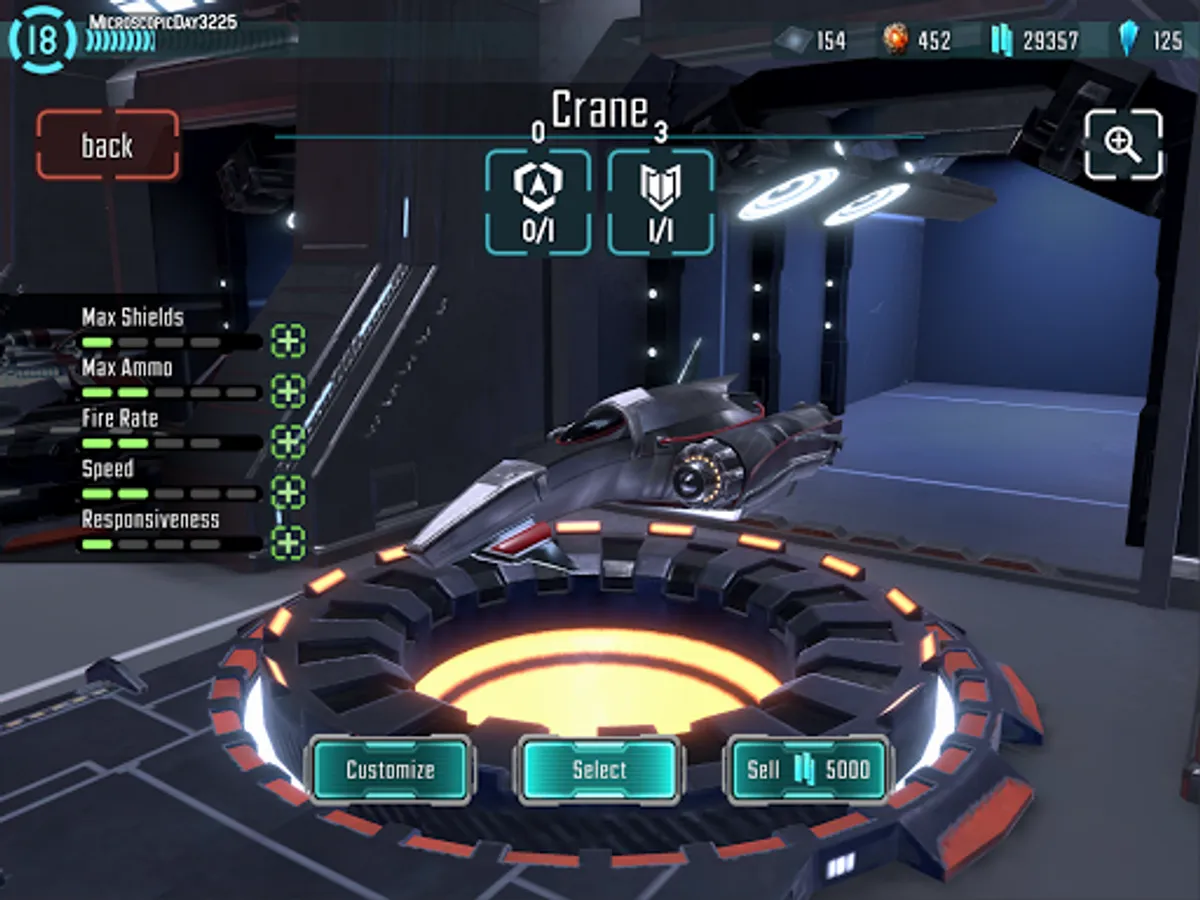Add a Responsiveness upgrade point
Viewport: 1200px width, 900px height.
288,543
